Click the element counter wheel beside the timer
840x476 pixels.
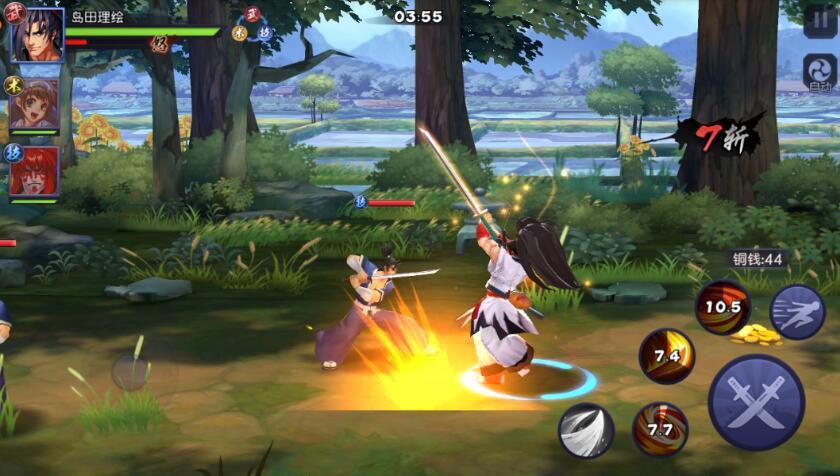click(x=252, y=25)
